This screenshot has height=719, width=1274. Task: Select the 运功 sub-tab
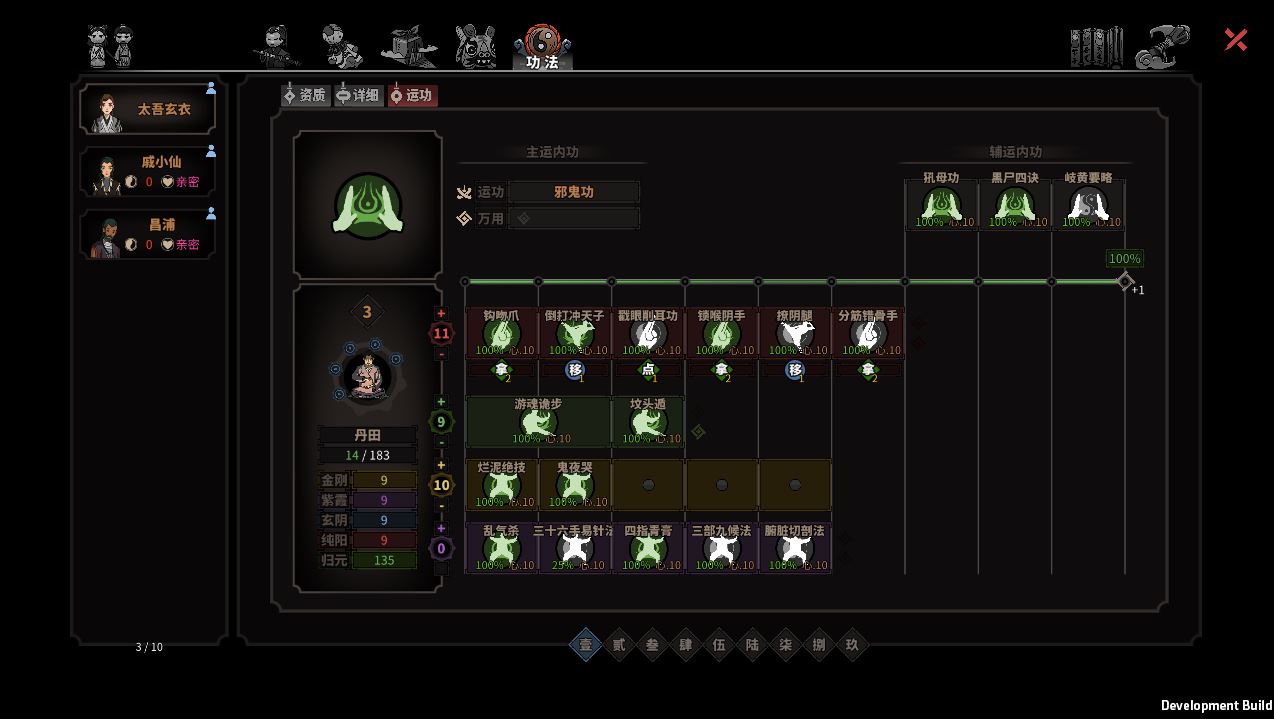click(412, 95)
